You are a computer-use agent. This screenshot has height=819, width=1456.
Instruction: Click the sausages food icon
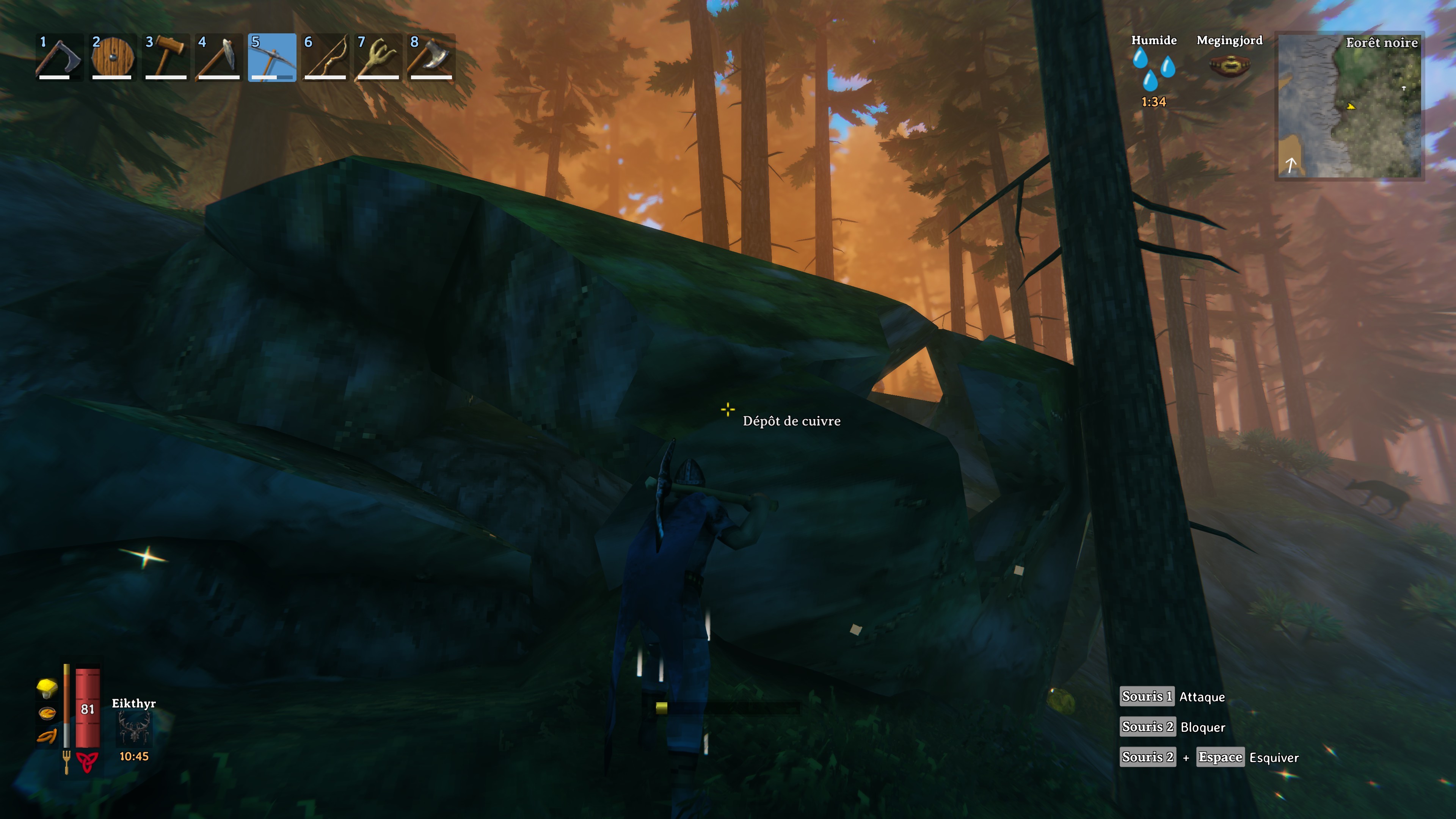coord(47,736)
